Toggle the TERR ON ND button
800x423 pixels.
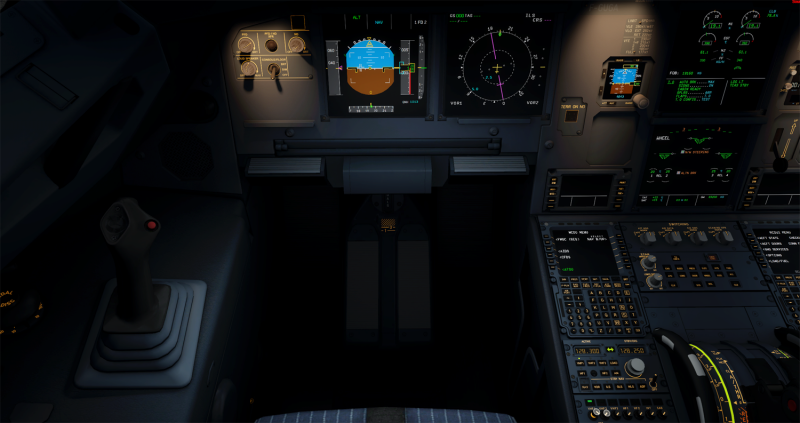point(571,115)
